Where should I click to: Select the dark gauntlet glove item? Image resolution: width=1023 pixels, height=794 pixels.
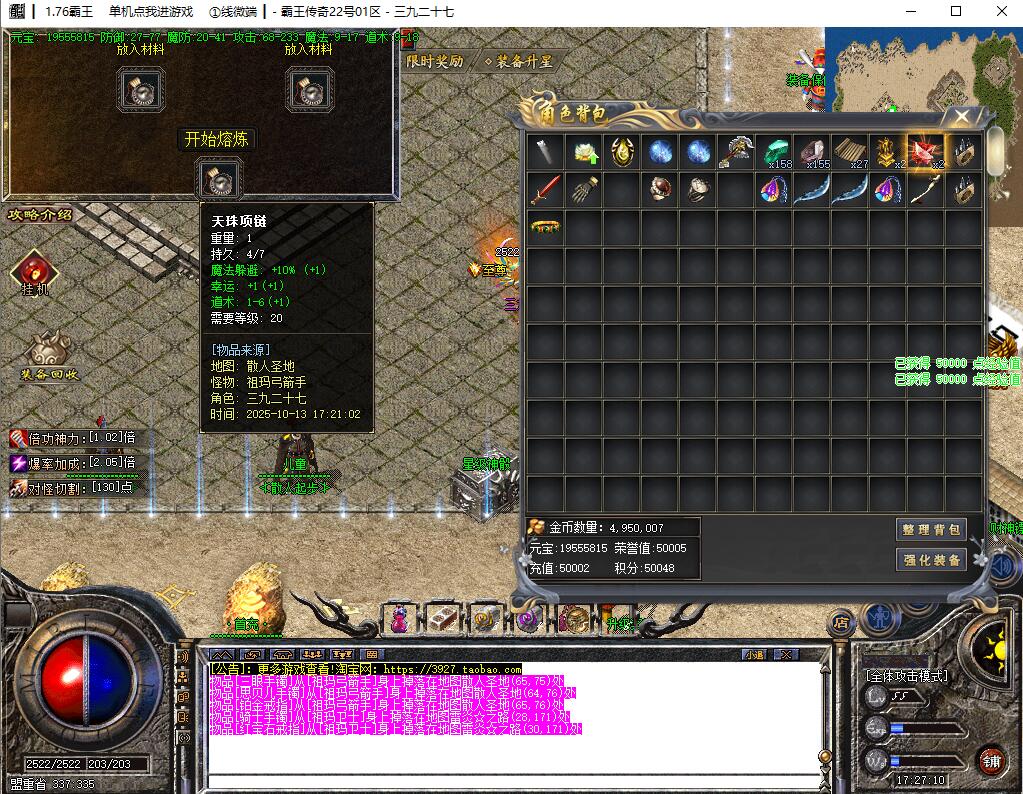pos(584,190)
